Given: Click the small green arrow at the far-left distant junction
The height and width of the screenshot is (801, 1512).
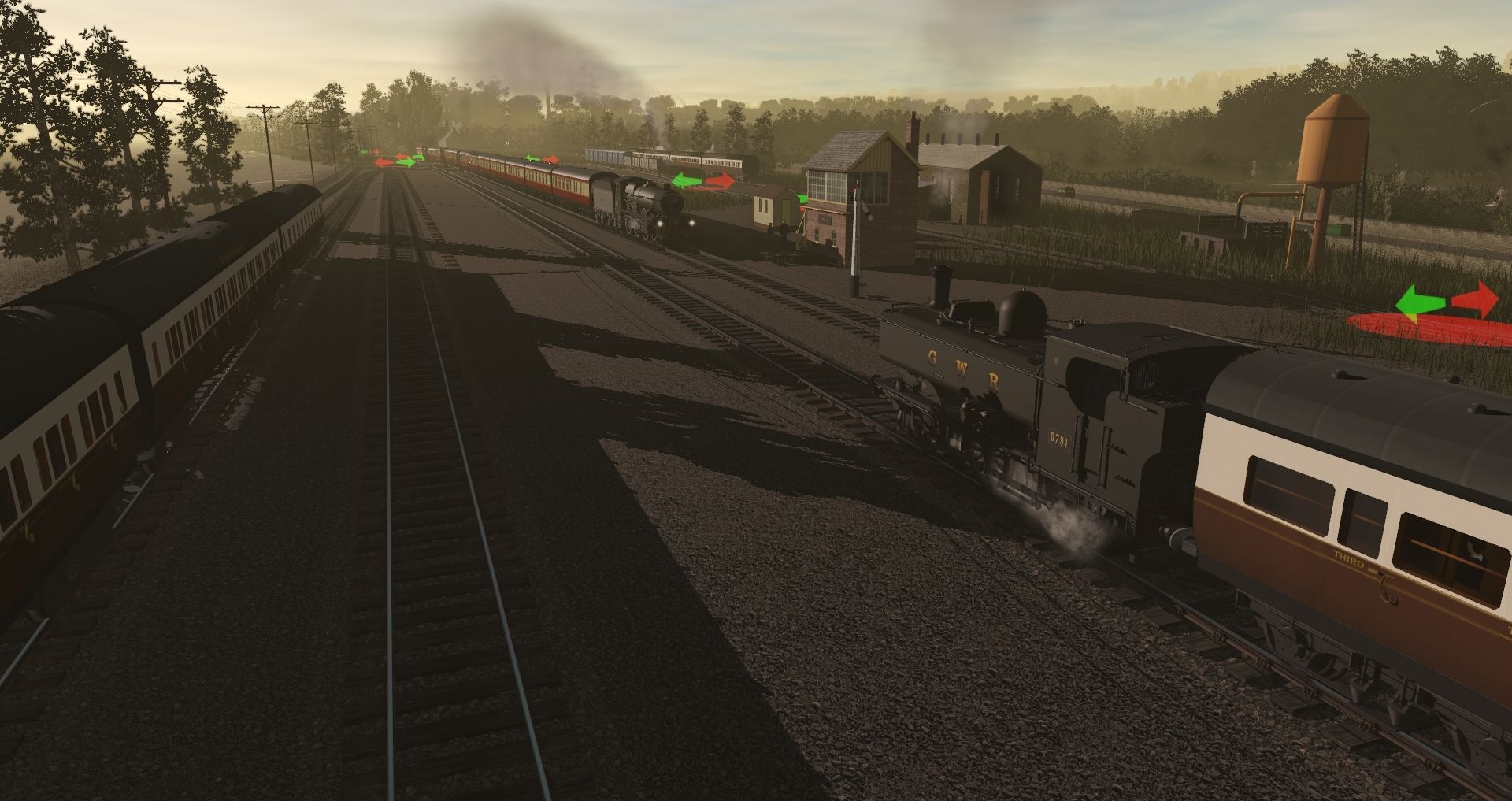Looking at the screenshot, I should [x=362, y=151].
